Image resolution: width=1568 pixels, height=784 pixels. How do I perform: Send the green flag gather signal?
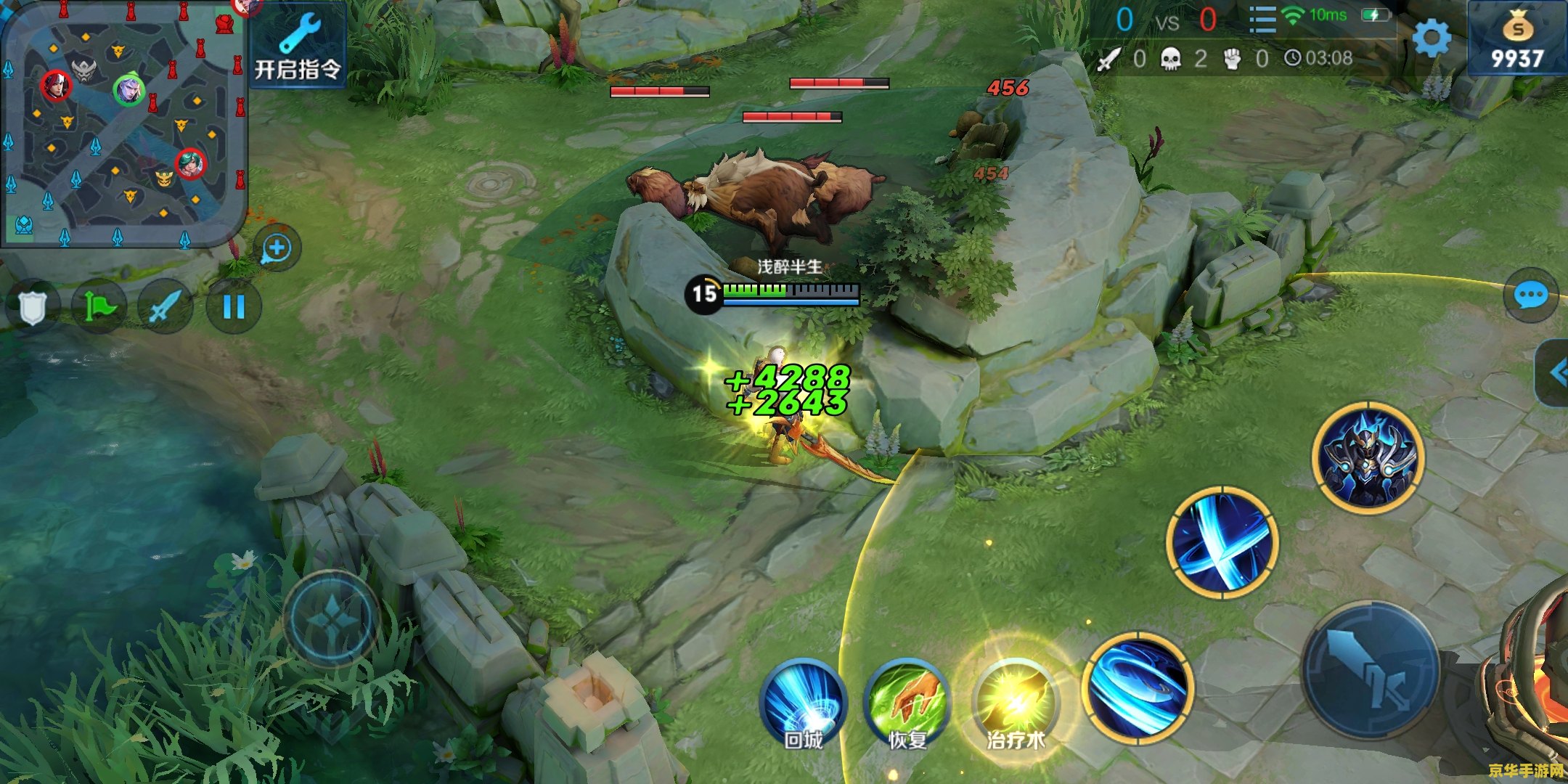(99, 307)
